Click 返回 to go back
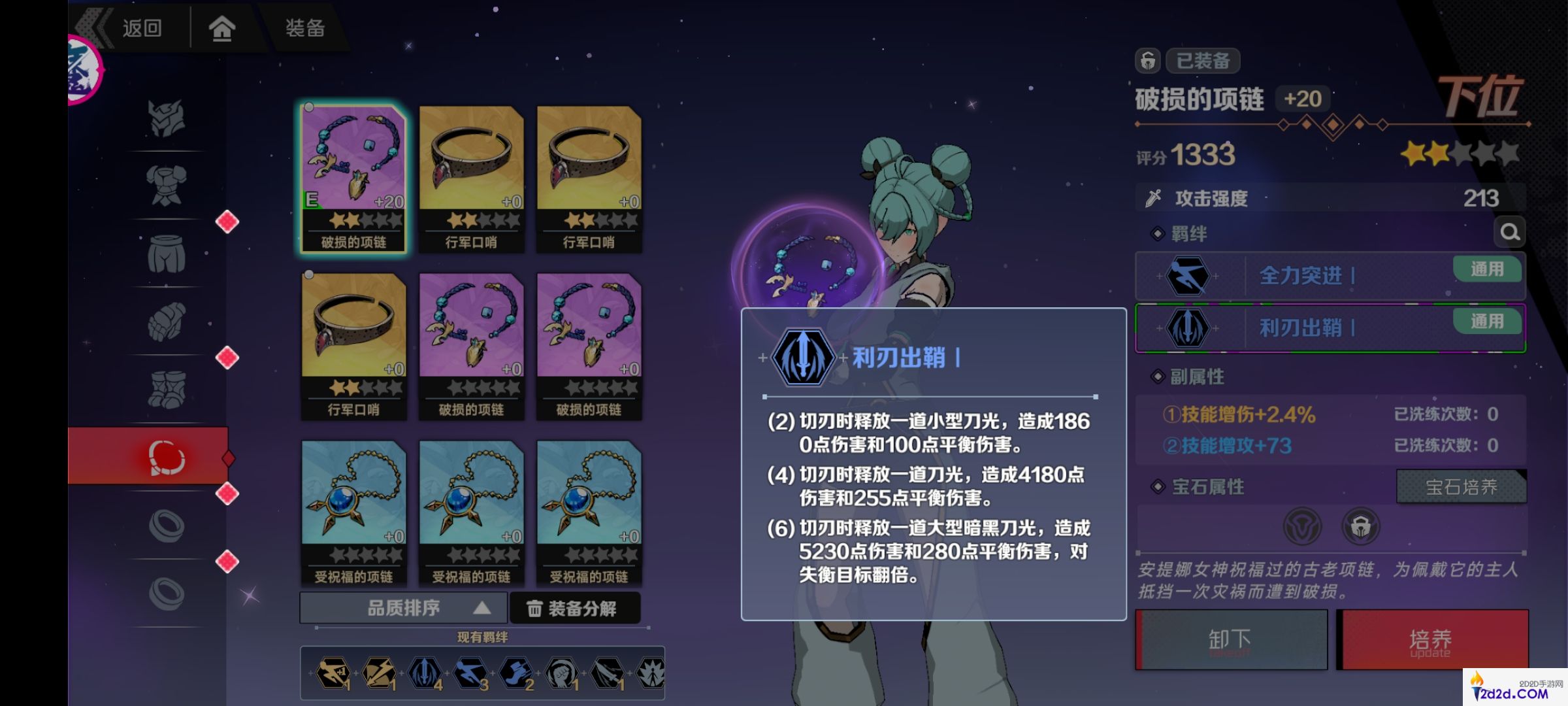1568x706 pixels. [x=139, y=29]
